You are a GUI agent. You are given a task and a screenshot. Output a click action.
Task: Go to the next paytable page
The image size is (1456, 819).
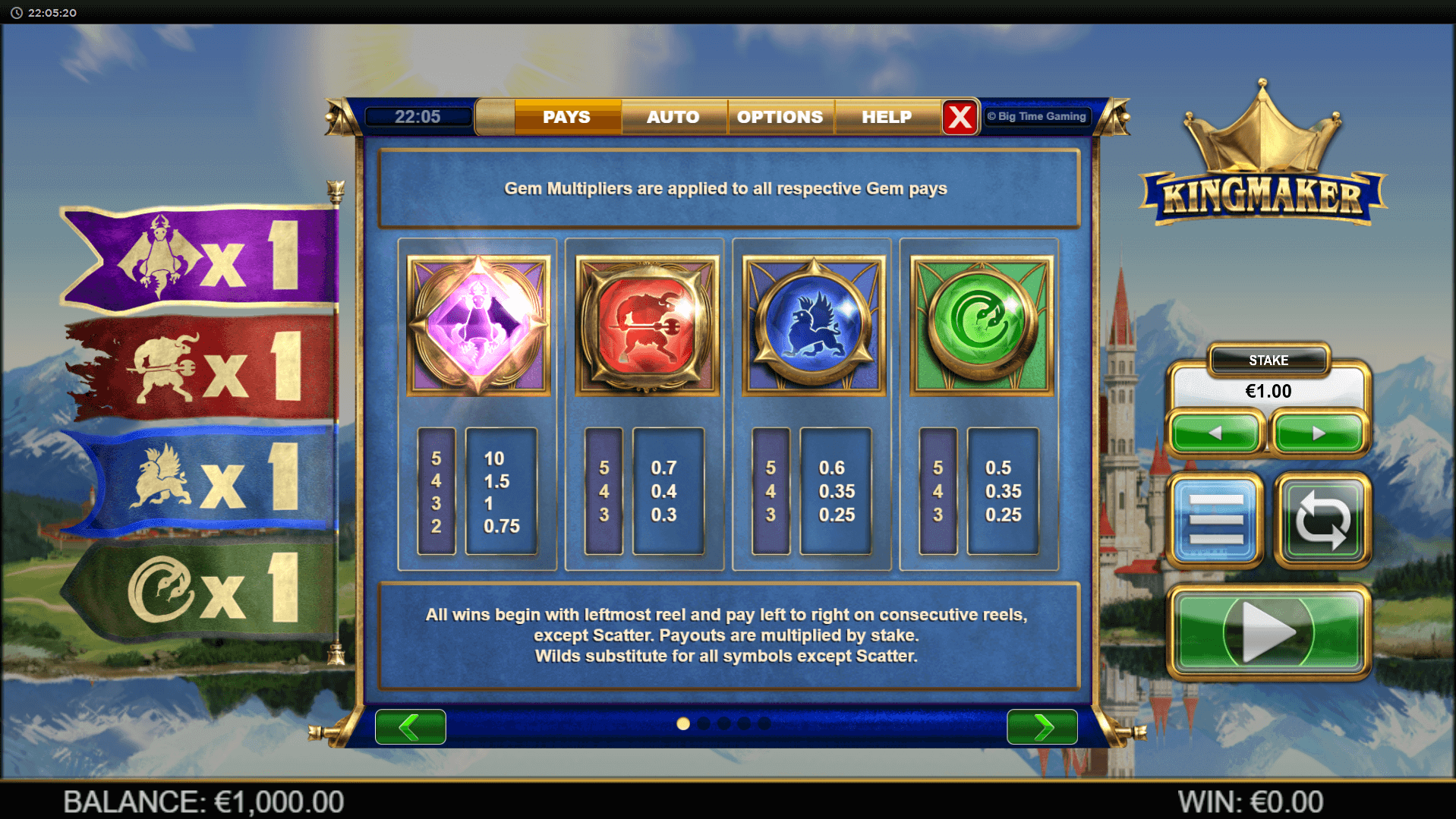click(x=1042, y=726)
